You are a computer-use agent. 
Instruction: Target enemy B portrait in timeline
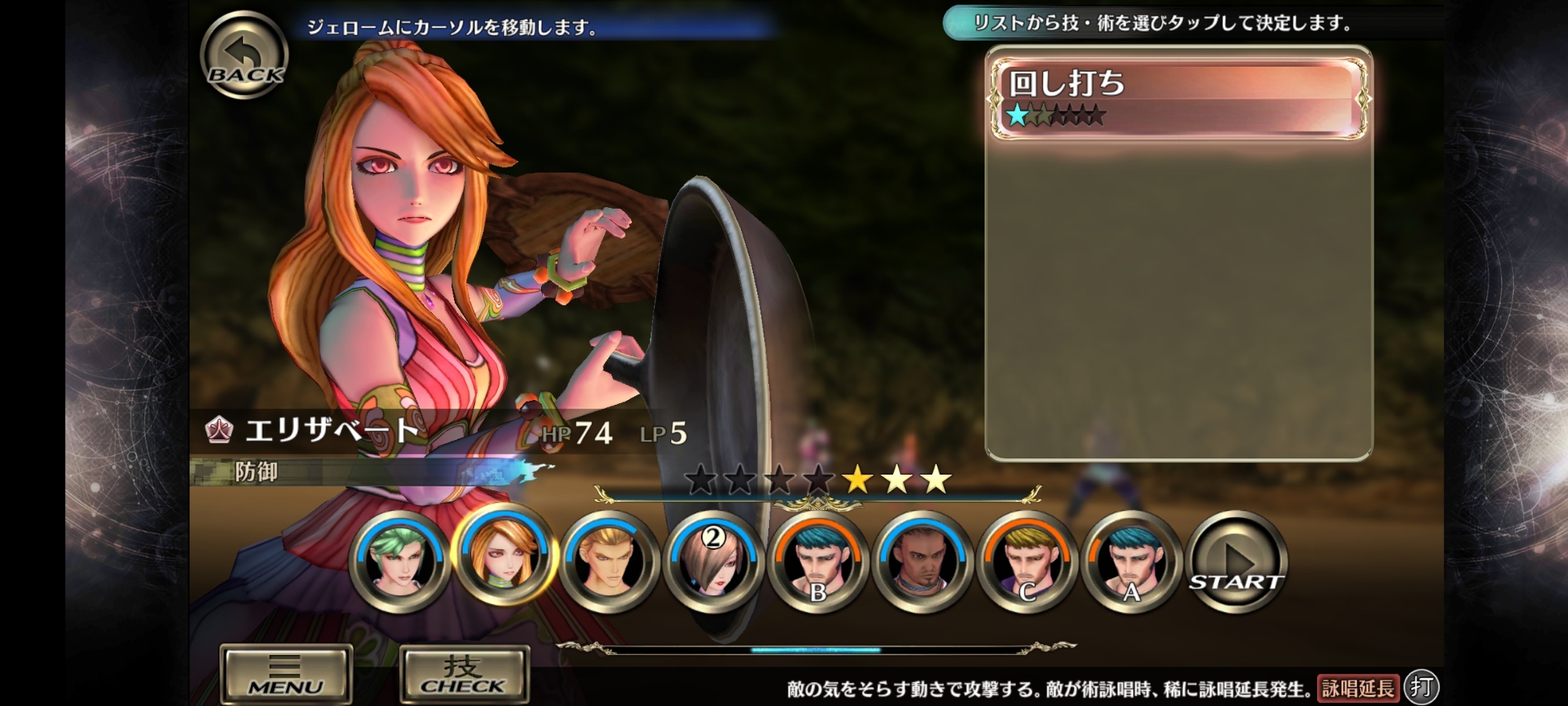tap(818, 562)
